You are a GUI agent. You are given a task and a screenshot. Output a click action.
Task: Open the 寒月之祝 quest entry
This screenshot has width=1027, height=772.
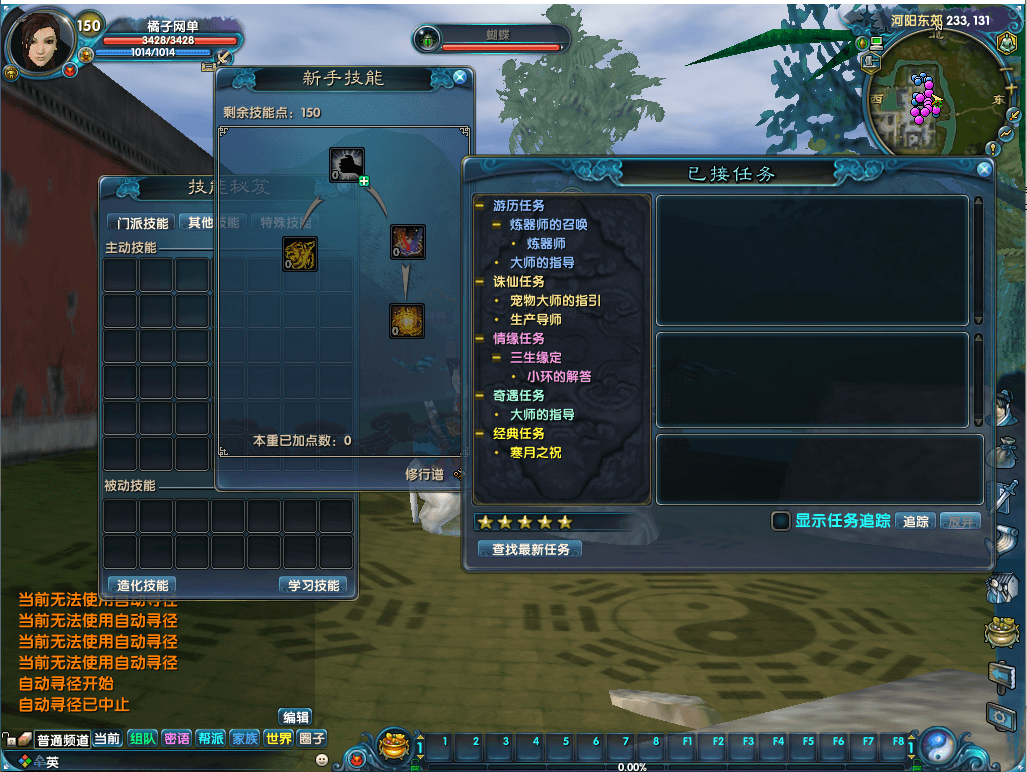point(536,452)
